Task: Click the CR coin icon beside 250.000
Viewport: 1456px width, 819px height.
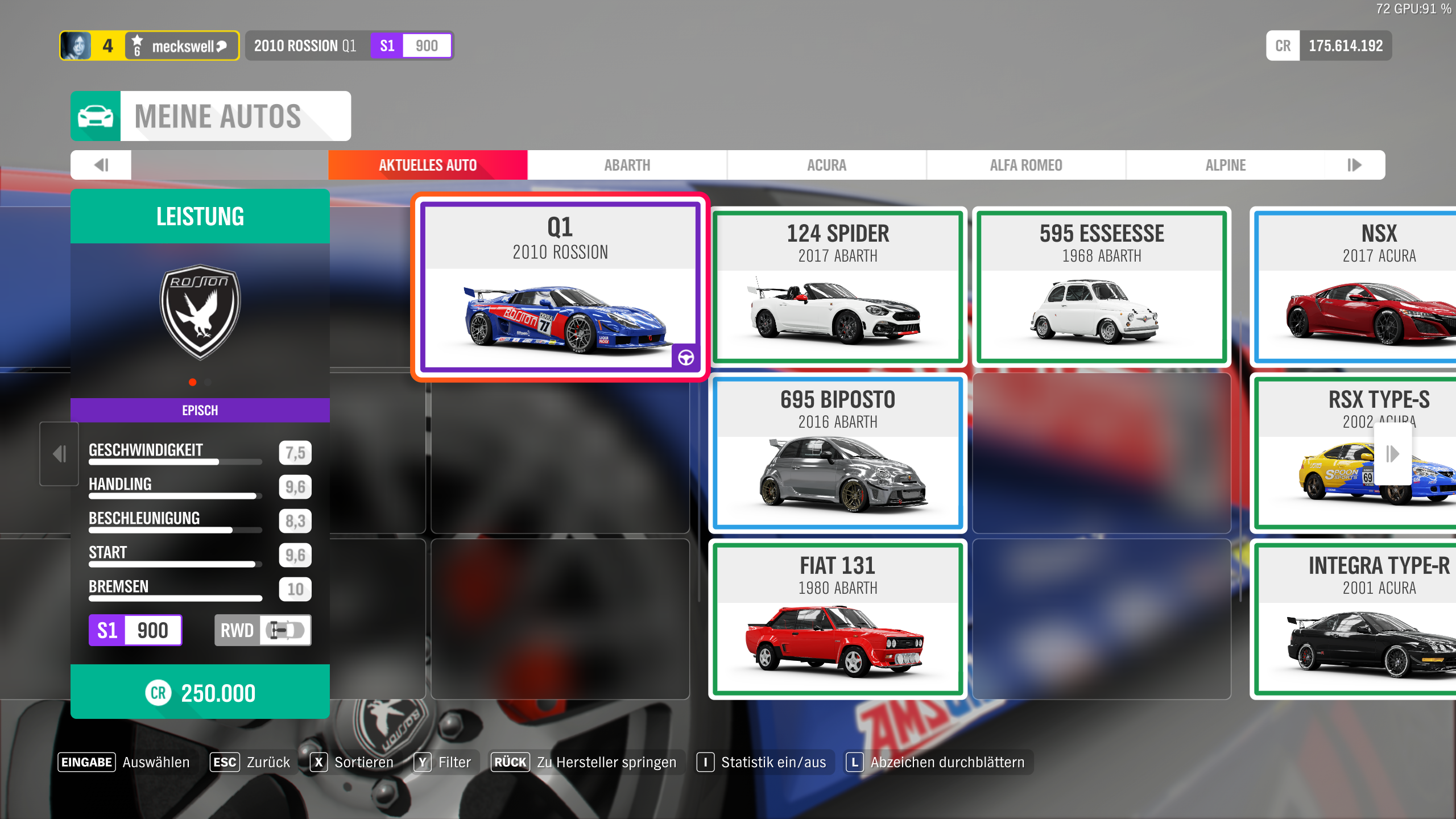Action: pyautogui.click(x=159, y=693)
